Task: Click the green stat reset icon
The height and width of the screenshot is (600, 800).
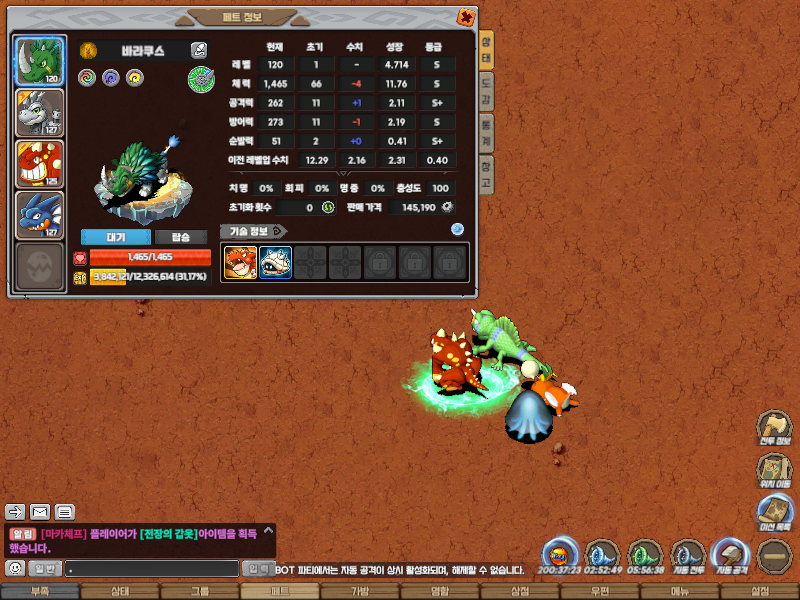Action: (327, 207)
